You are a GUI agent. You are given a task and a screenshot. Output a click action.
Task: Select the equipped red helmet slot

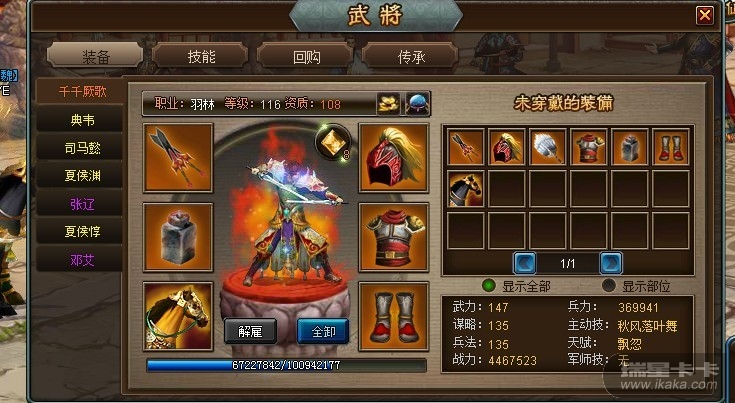(393, 157)
